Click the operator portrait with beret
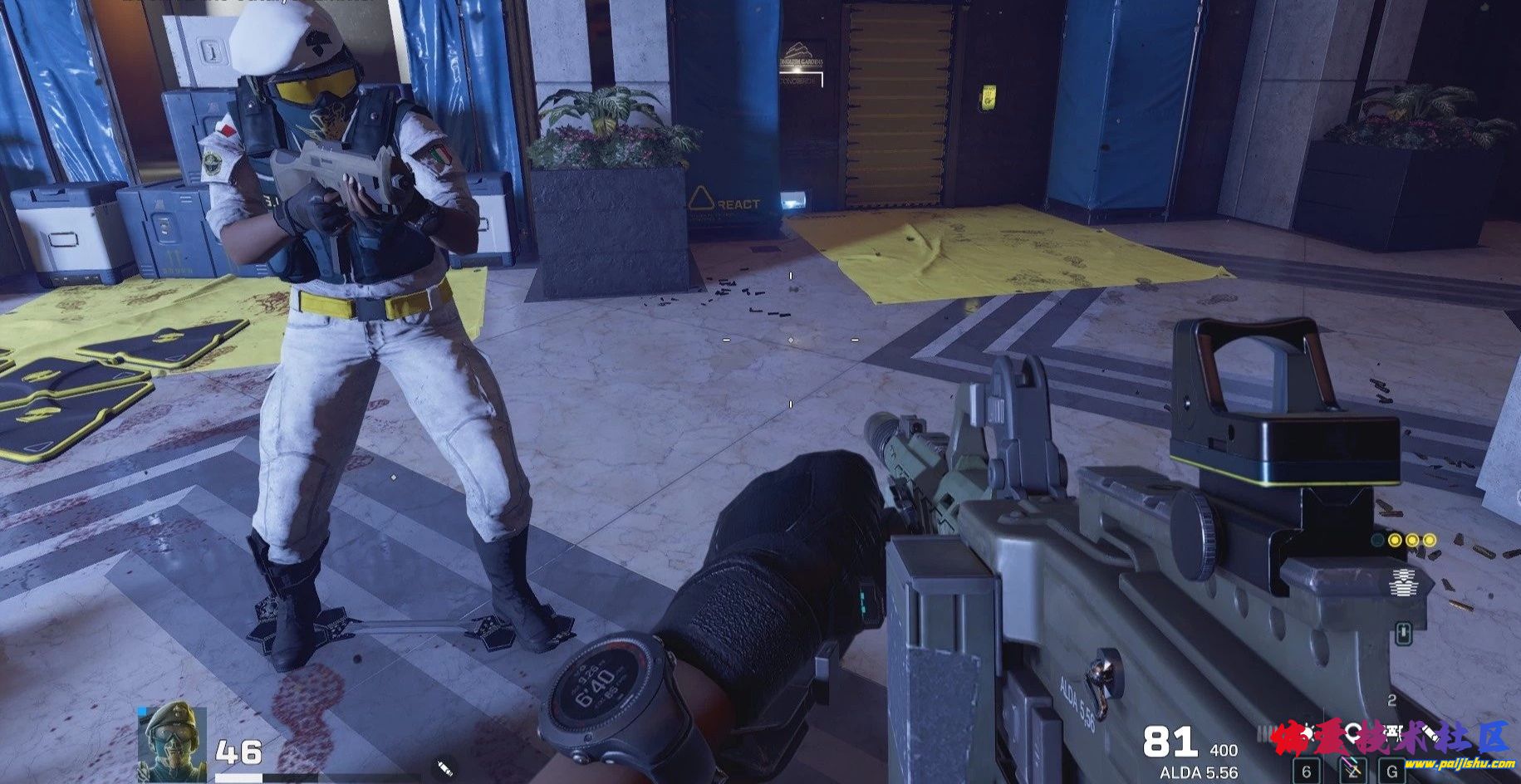This screenshot has width=1521, height=784. 172,742
